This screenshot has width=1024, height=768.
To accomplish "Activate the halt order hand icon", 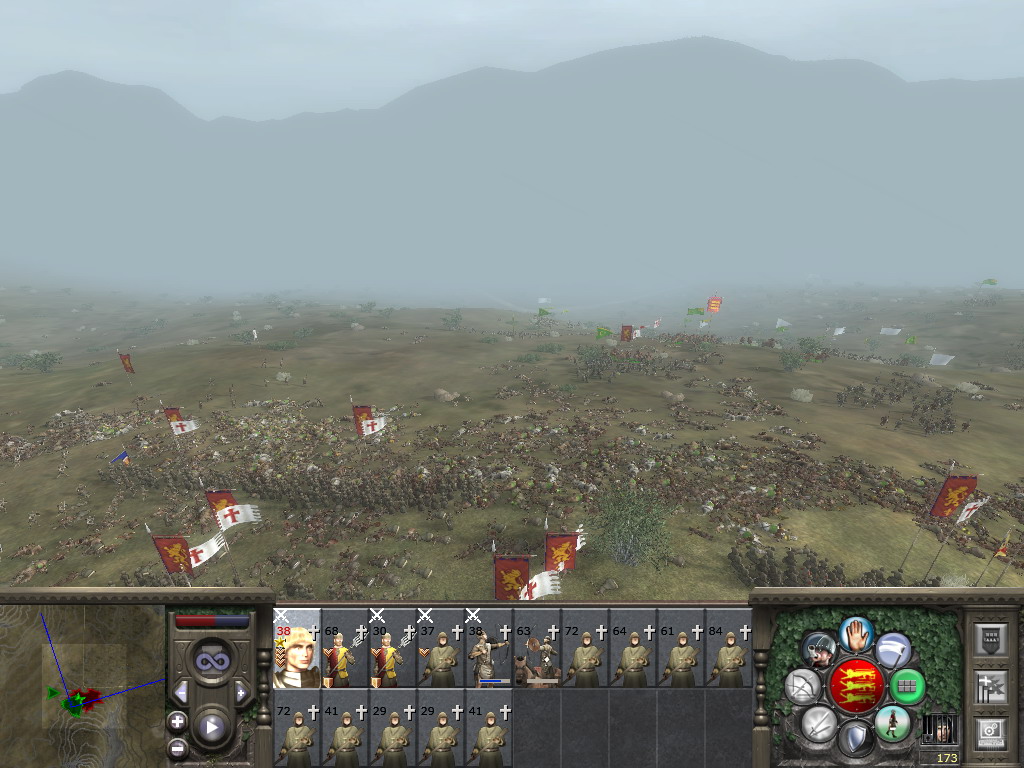I will 856,634.
